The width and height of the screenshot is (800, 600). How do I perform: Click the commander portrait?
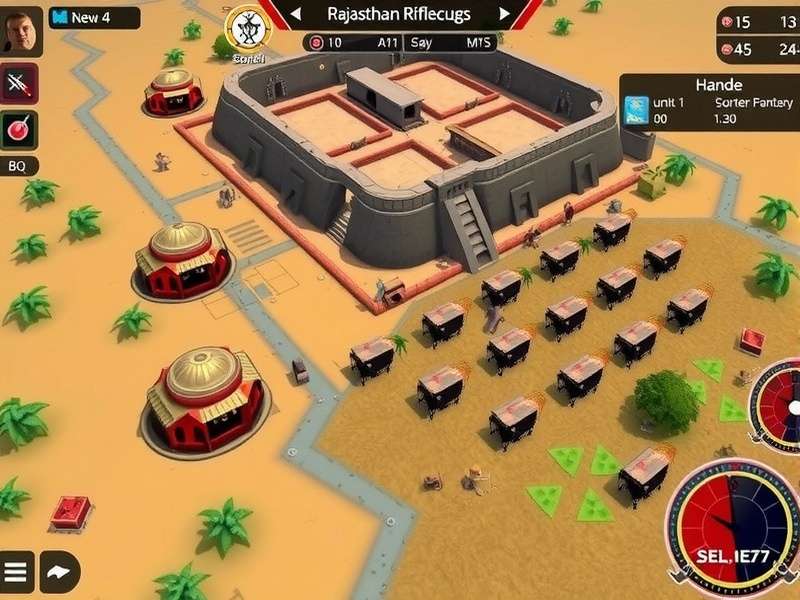[x=20, y=31]
